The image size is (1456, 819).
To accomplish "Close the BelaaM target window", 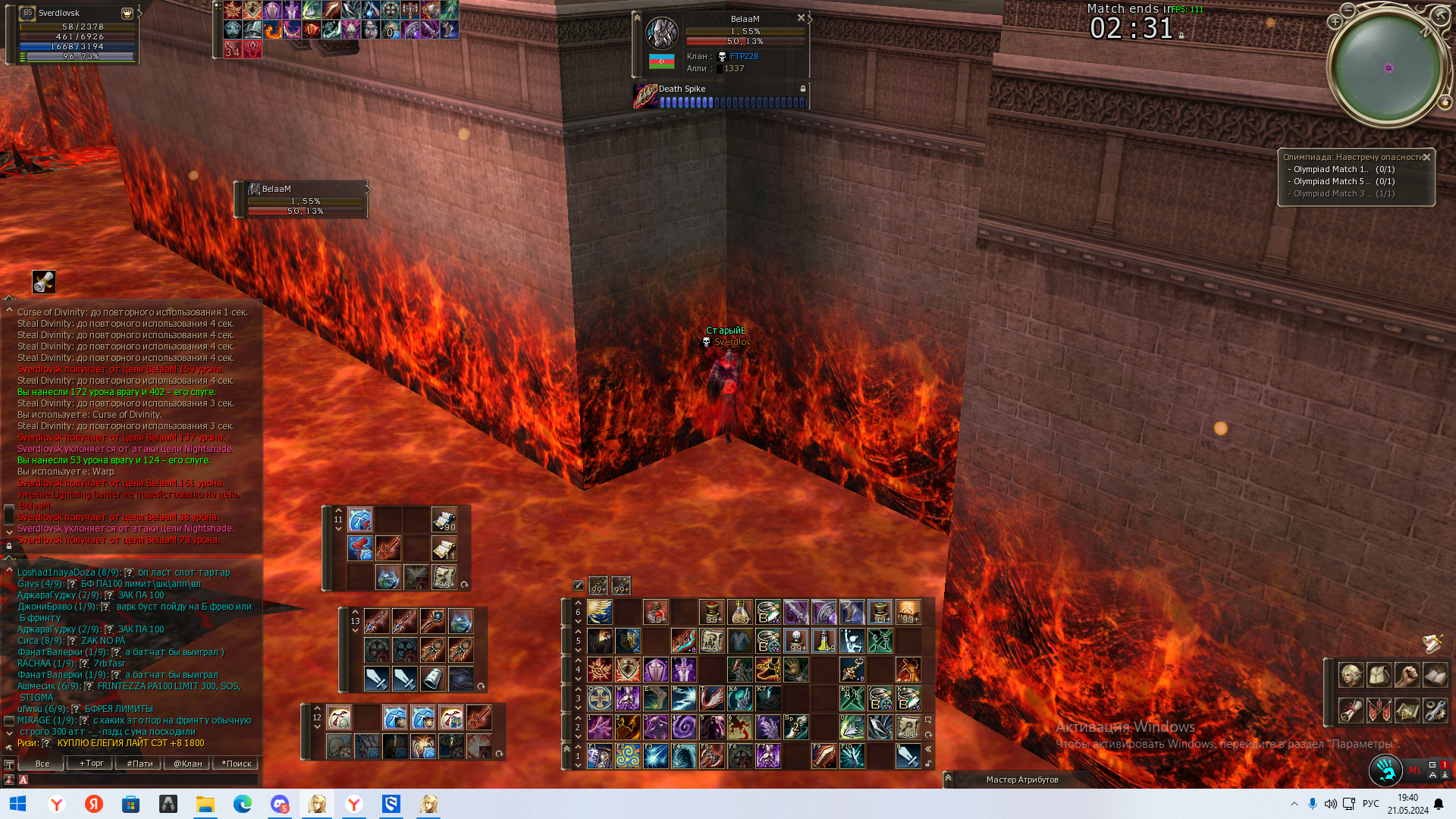I will [x=801, y=17].
